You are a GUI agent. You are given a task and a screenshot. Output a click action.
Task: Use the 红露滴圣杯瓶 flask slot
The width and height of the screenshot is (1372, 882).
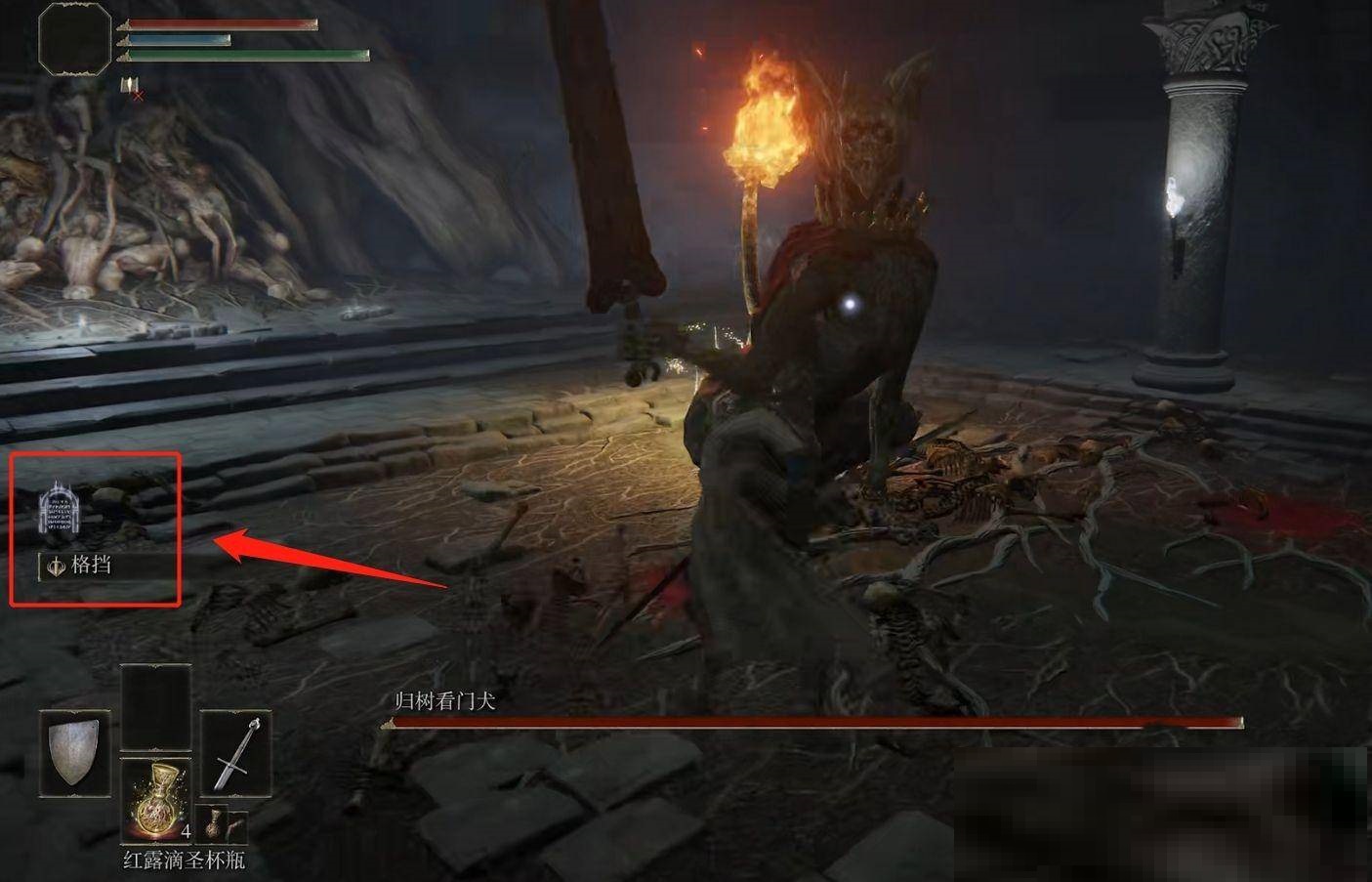tap(155, 801)
